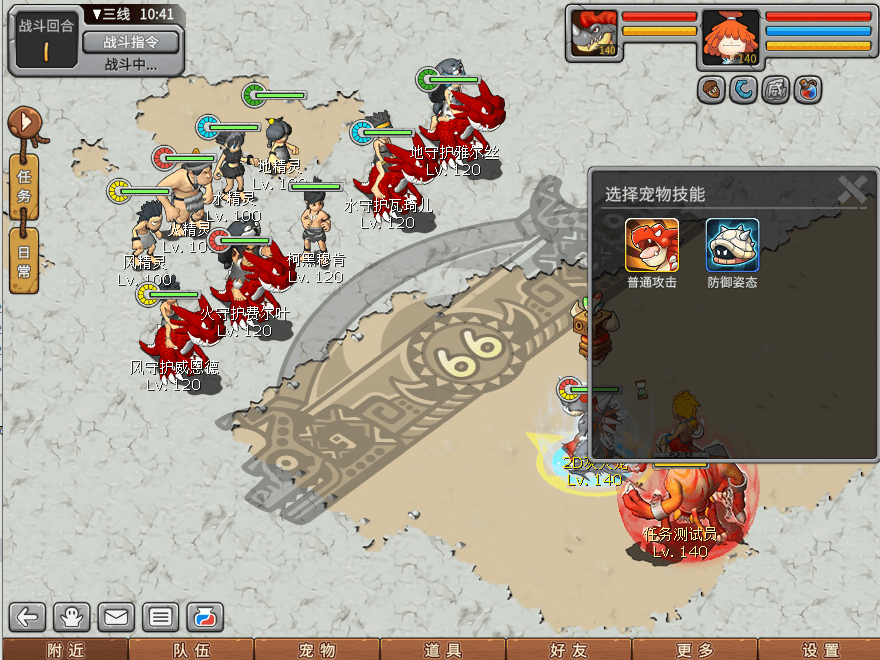The width and height of the screenshot is (880, 660).
Task: Open the 道具 items tab
Action: pos(443,650)
